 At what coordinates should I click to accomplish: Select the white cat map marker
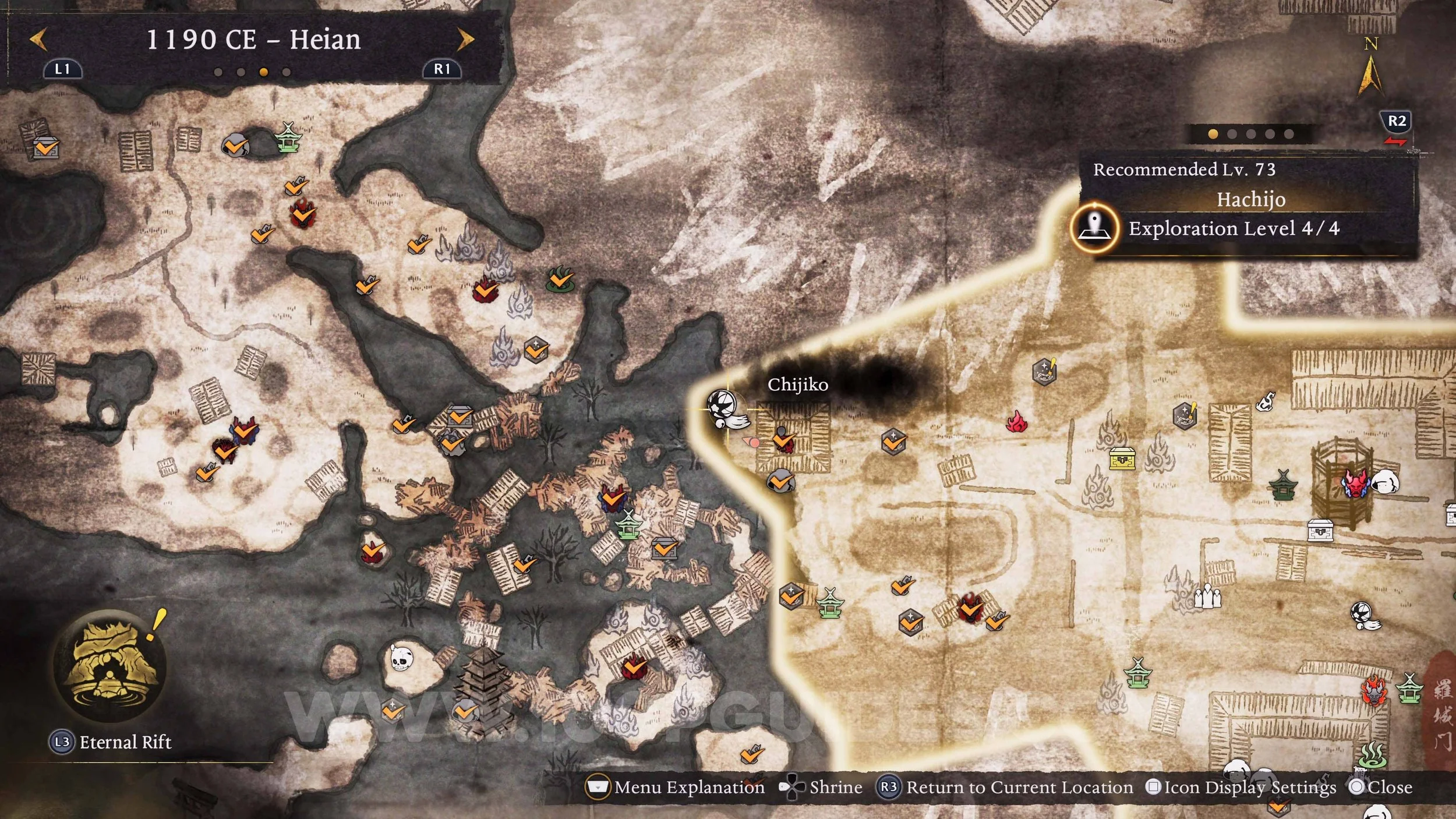tap(1264, 401)
